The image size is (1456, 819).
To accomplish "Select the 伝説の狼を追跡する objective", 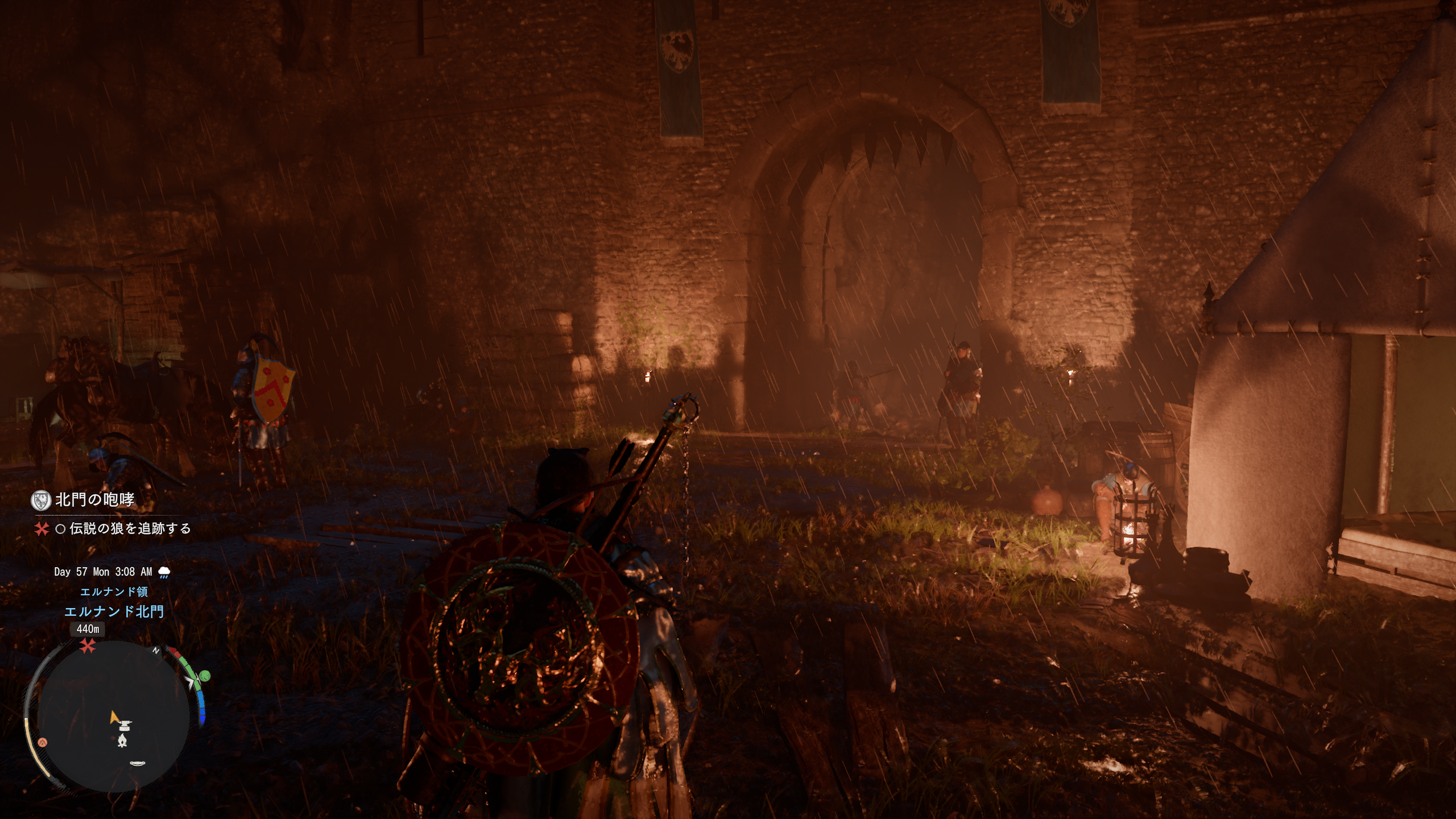I will tap(130, 529).
